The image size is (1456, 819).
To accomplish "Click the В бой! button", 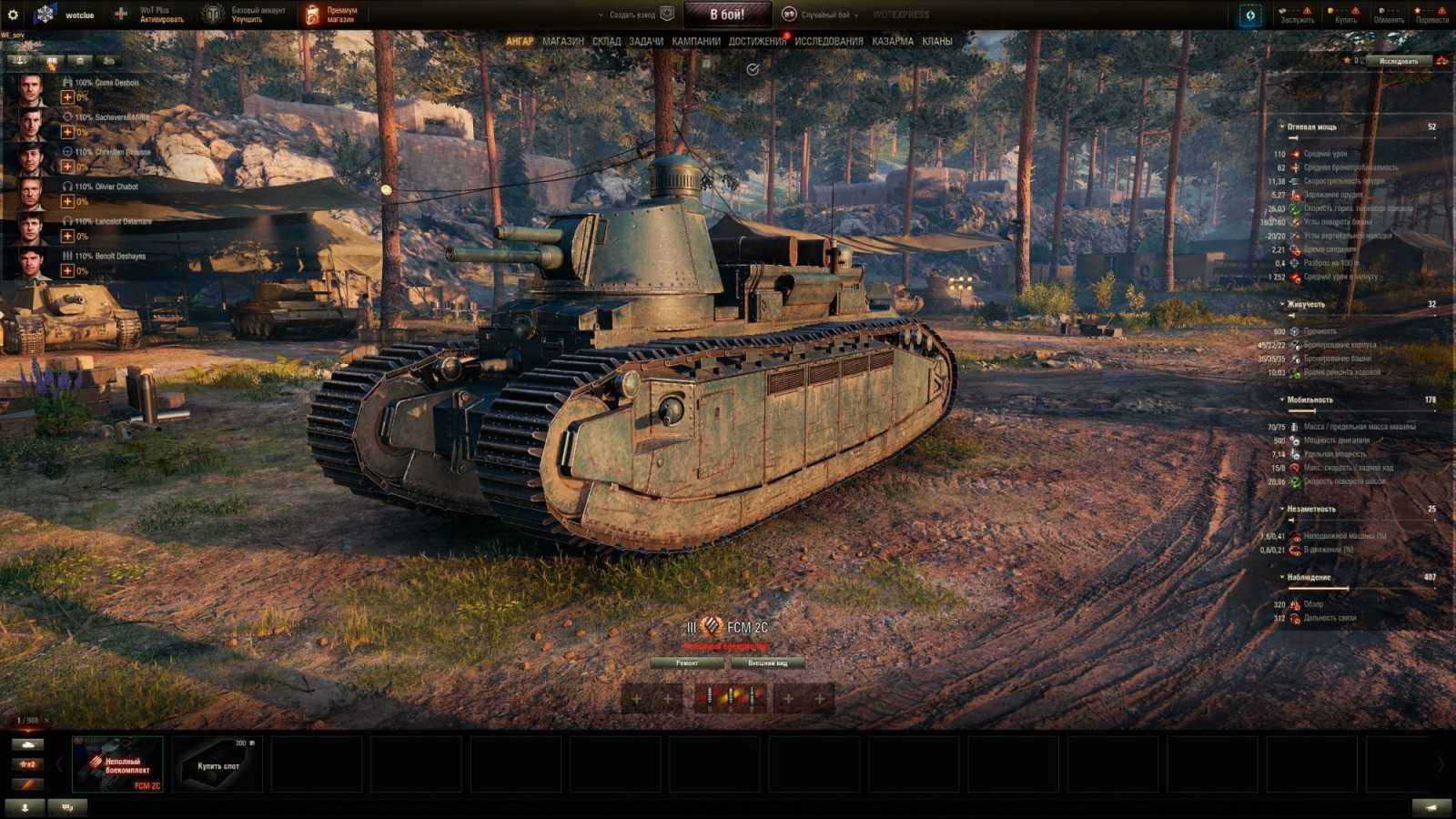I will (x=728, y=13).
